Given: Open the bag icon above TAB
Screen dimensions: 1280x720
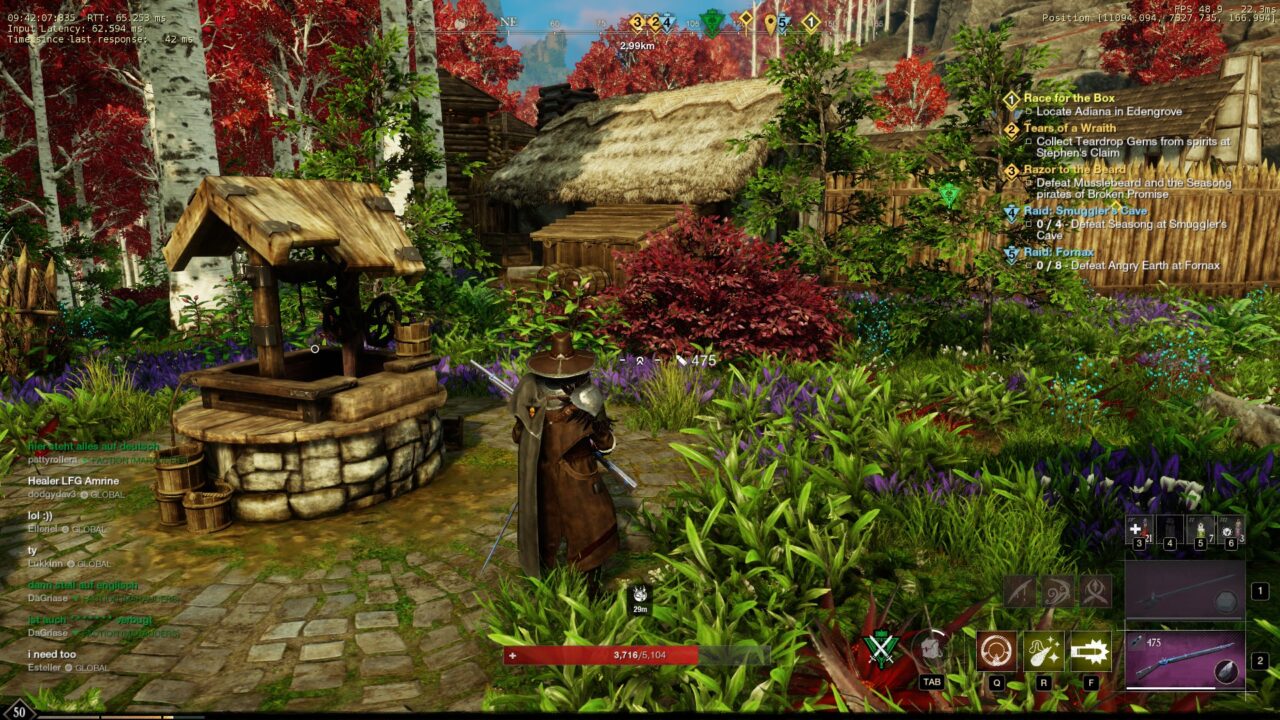Looking at the screenshot, I should click(932, 650).
